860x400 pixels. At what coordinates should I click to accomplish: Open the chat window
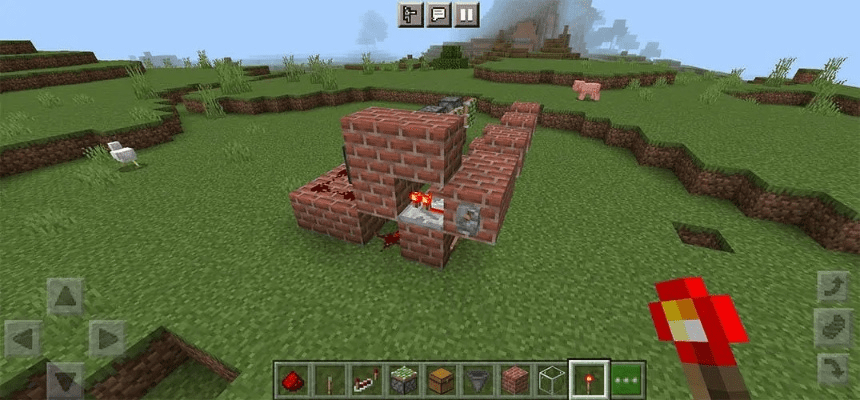[438, 15]
